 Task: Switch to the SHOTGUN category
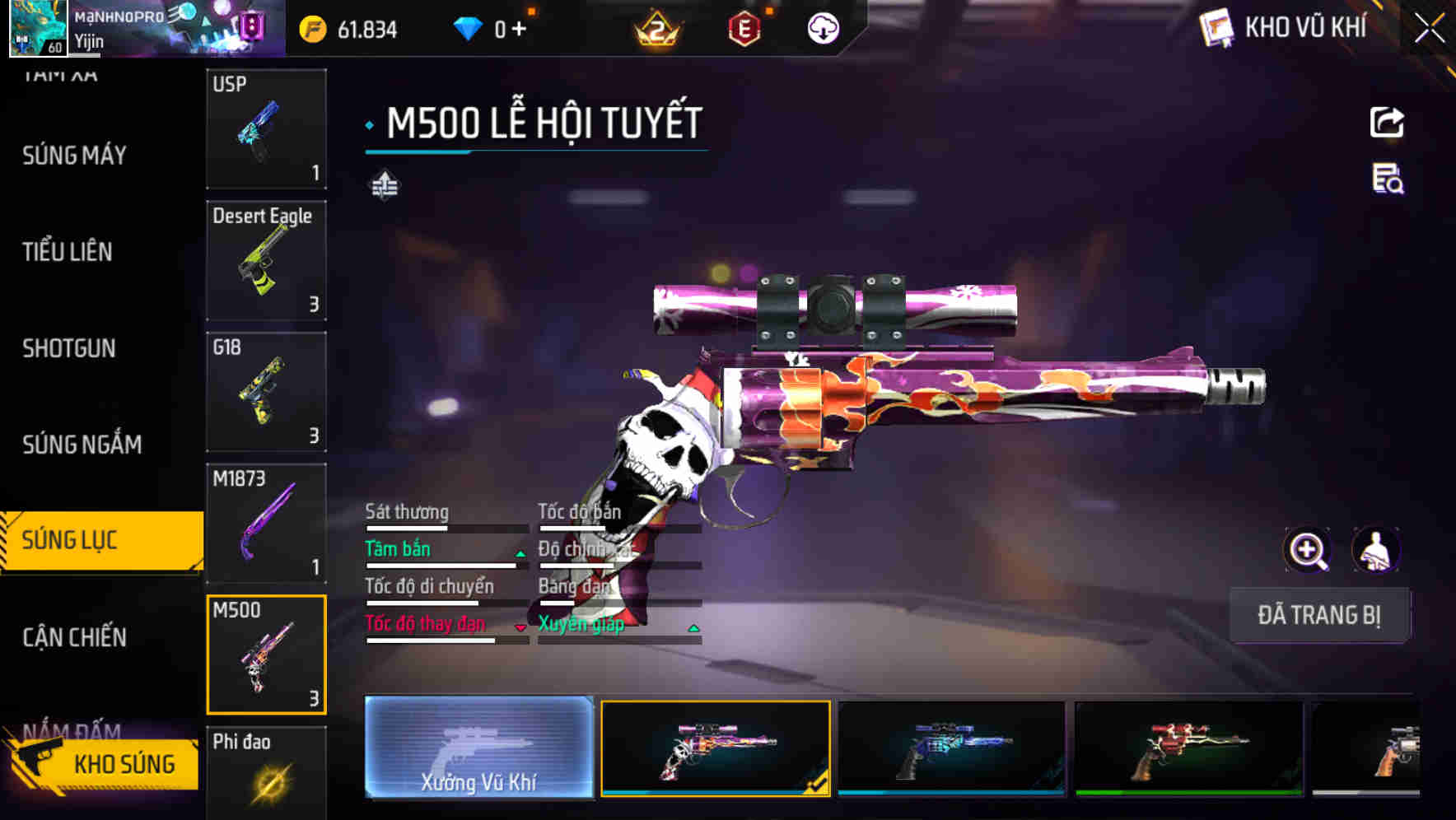tap(69, 348)
